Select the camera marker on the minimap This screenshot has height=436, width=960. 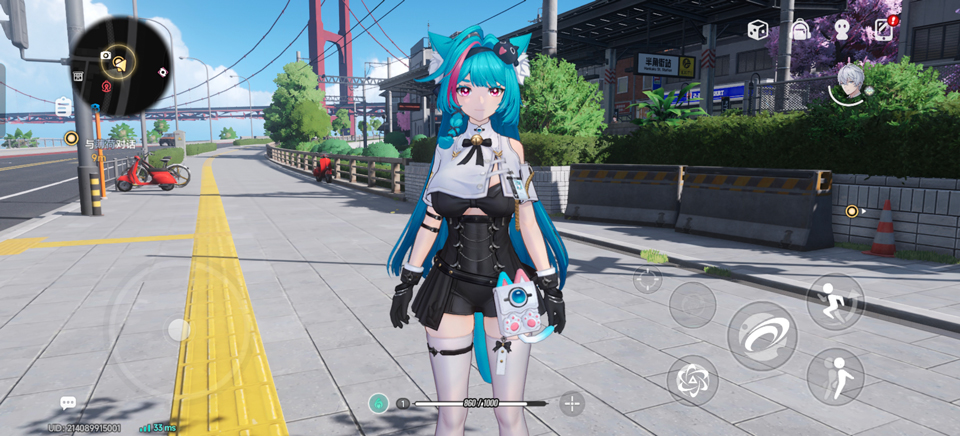click(106, 56)
